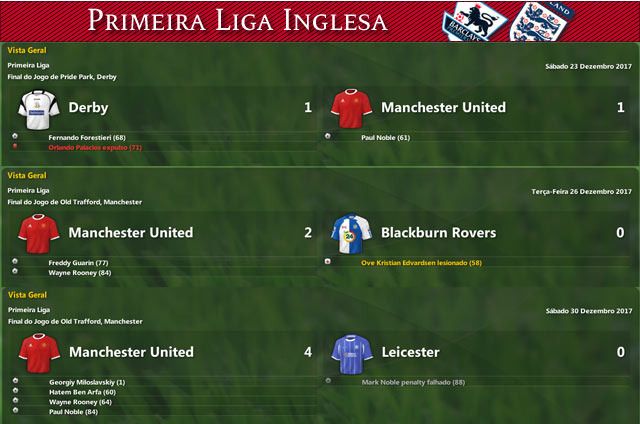Select the Leicester team name
Viewport: 640px width, 424px height.
410,352
